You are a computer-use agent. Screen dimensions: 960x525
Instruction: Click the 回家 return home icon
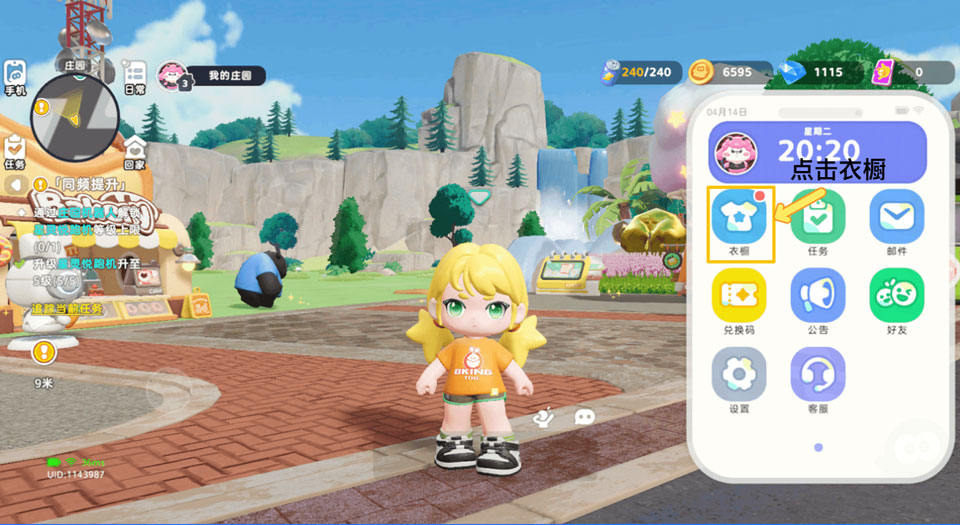(x=134, y=151)
